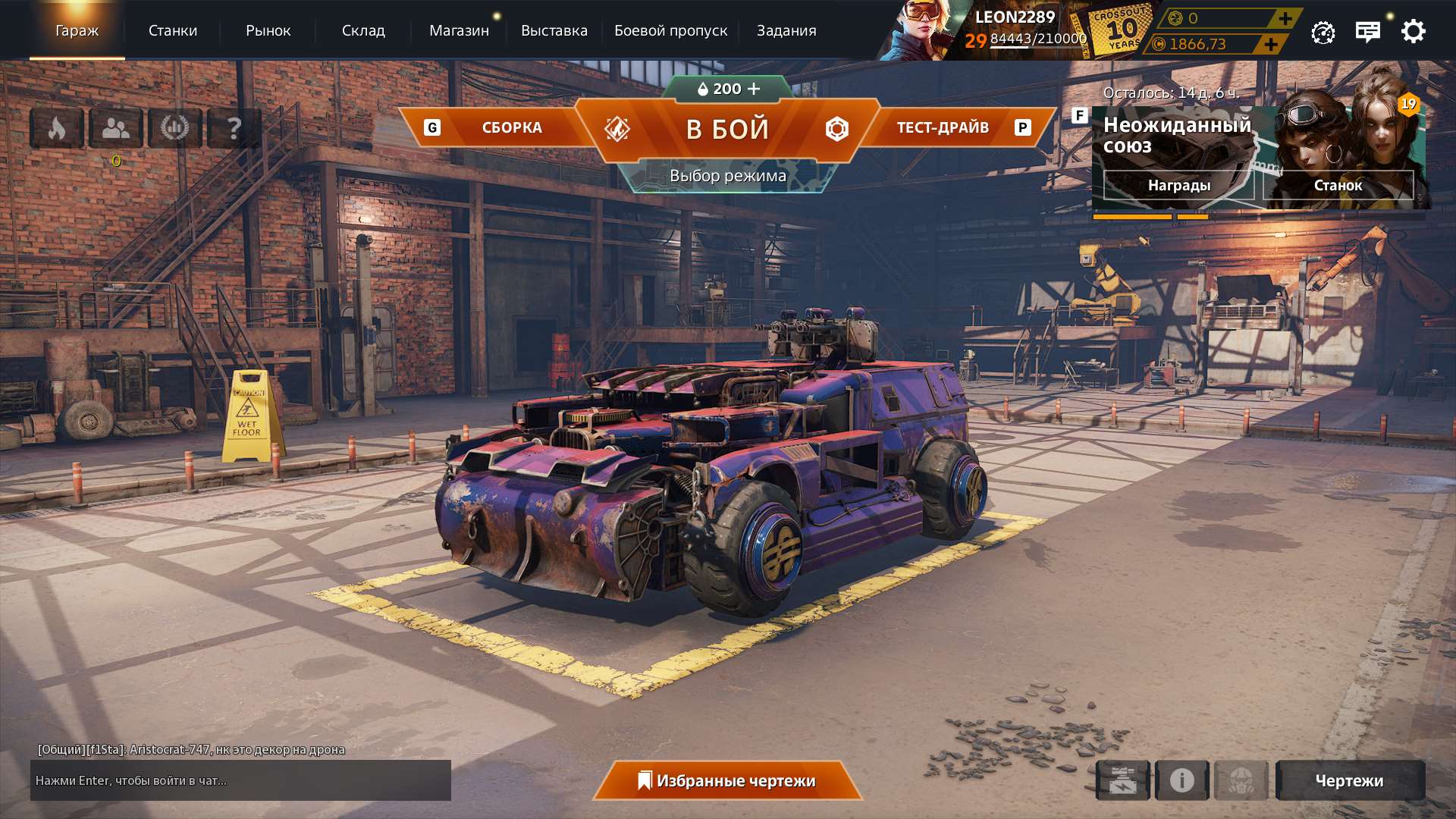Open Избранные чертежи

pos(728,780)
